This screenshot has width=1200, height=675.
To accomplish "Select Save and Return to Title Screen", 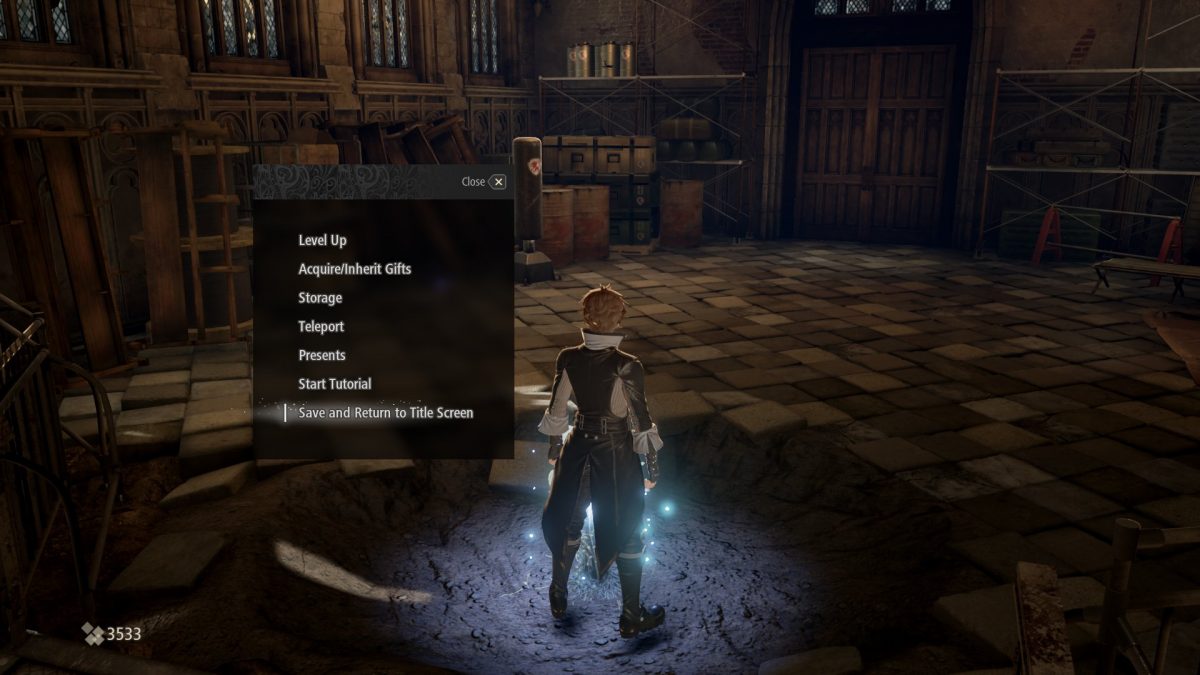I will tap(385, 412).
